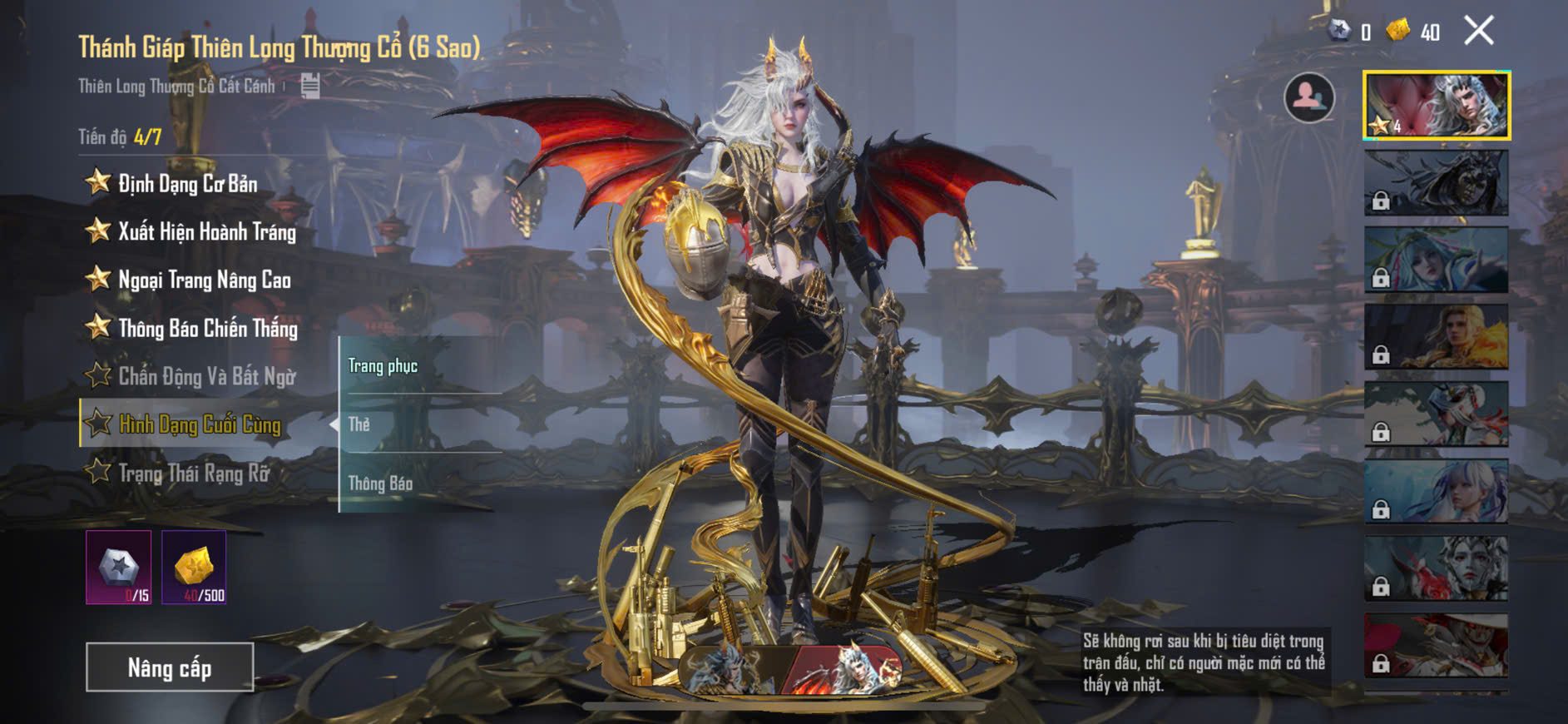Click the silver star material slot
The height and width of the screenshot is (724, 1568).
pos(119,568)
